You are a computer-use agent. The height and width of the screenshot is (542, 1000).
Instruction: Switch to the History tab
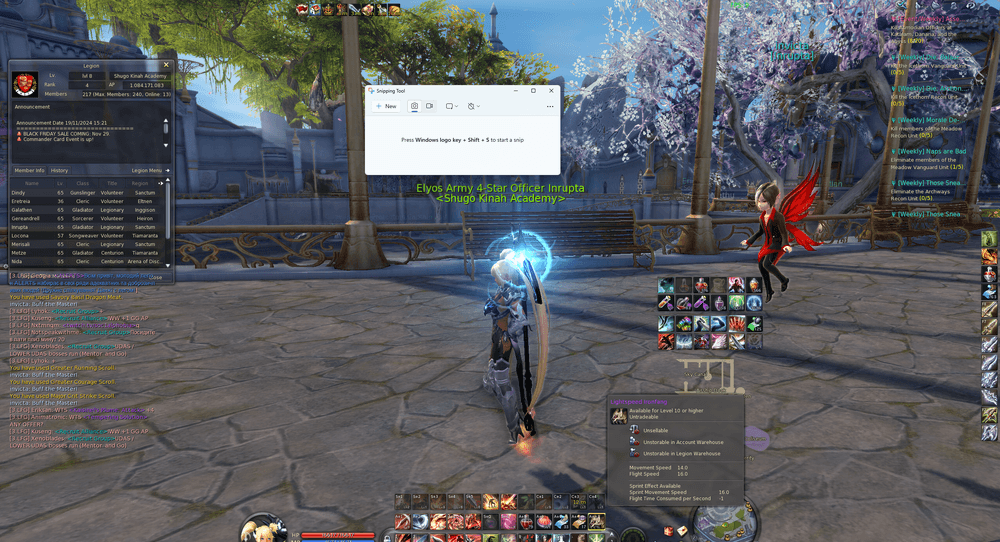pyautogui.click(x=60, y=171)
